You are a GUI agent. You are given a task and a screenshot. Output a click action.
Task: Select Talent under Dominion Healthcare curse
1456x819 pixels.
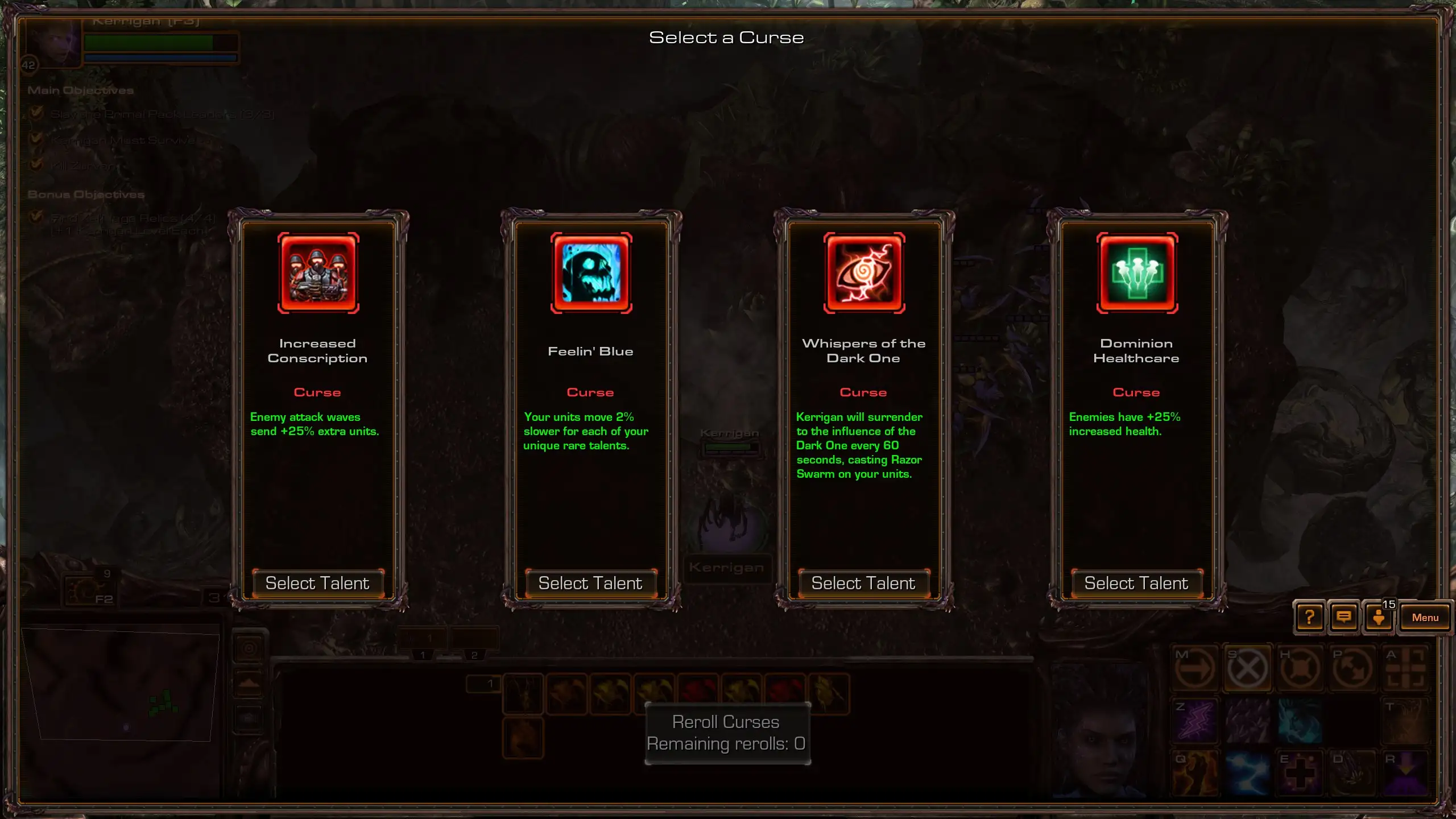click(x=1136, y=583)
